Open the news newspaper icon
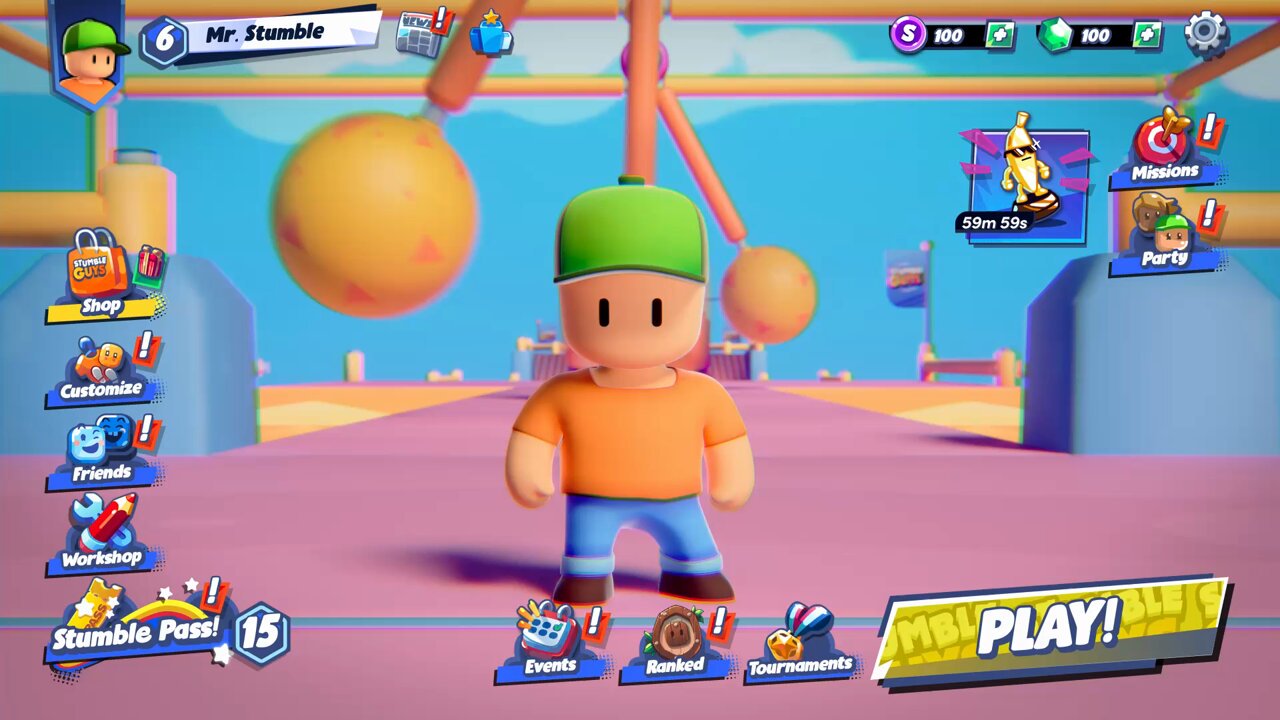This screenshot has width=1280, height=720. coord(418,32)
